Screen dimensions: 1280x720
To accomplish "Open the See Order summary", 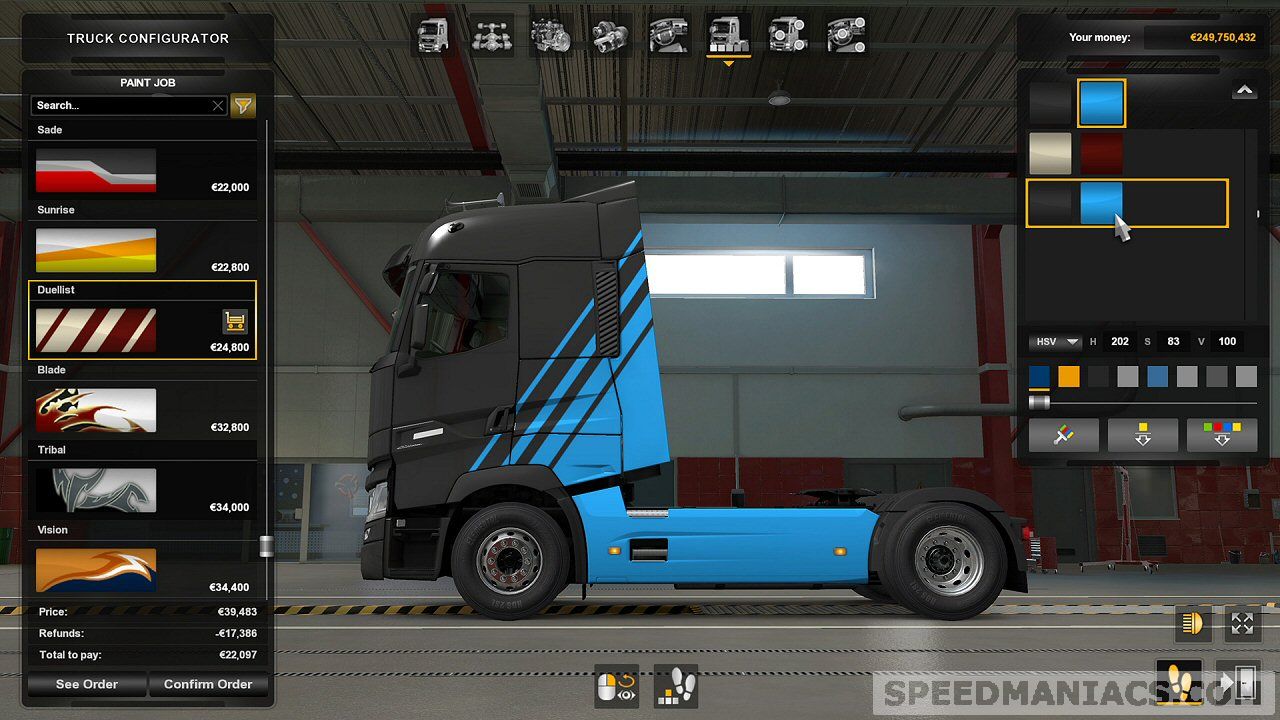I will pyautogui.click(x=87, y=684).
